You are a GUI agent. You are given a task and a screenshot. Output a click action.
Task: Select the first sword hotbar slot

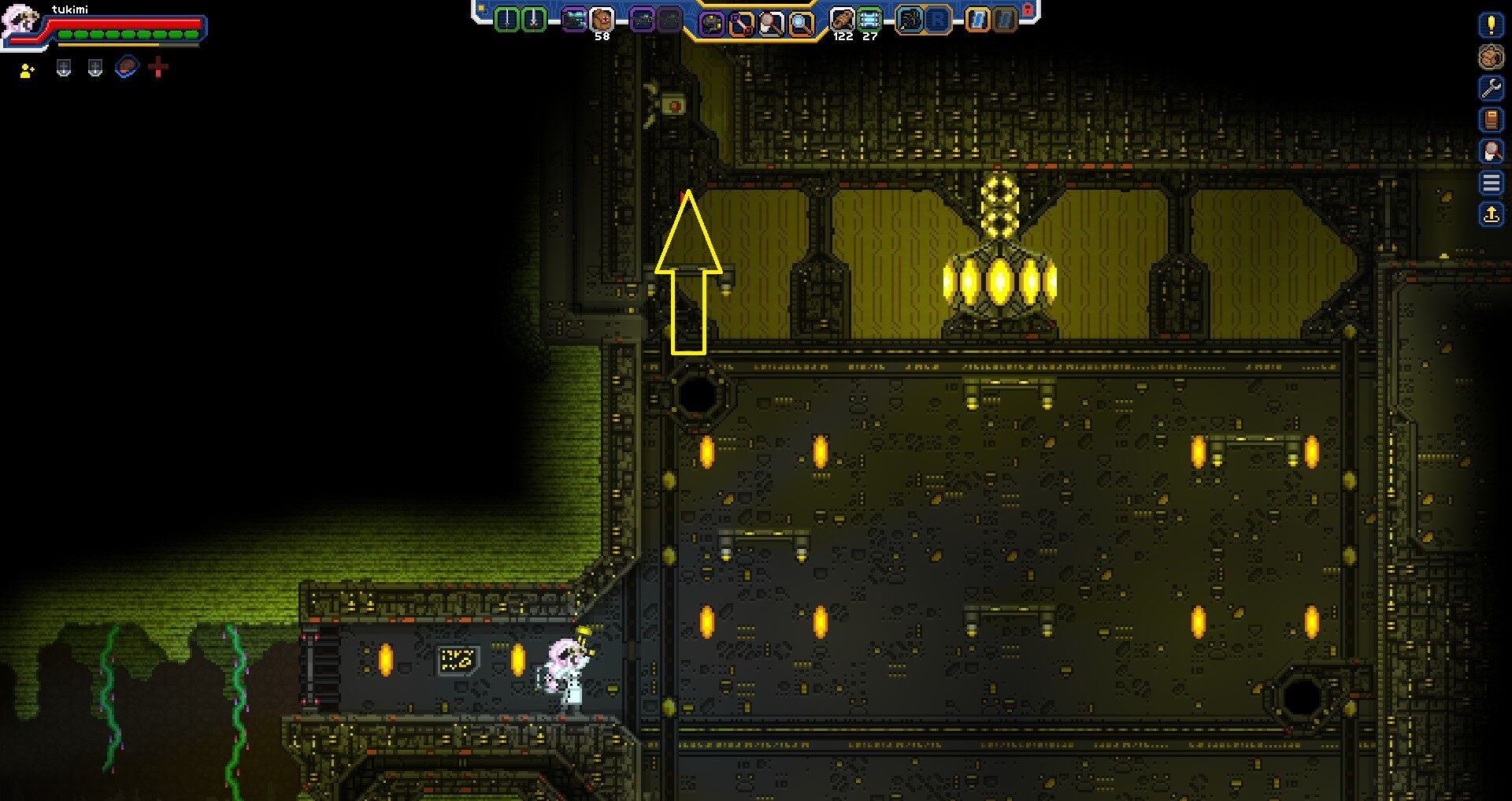(x=506, y=20)
